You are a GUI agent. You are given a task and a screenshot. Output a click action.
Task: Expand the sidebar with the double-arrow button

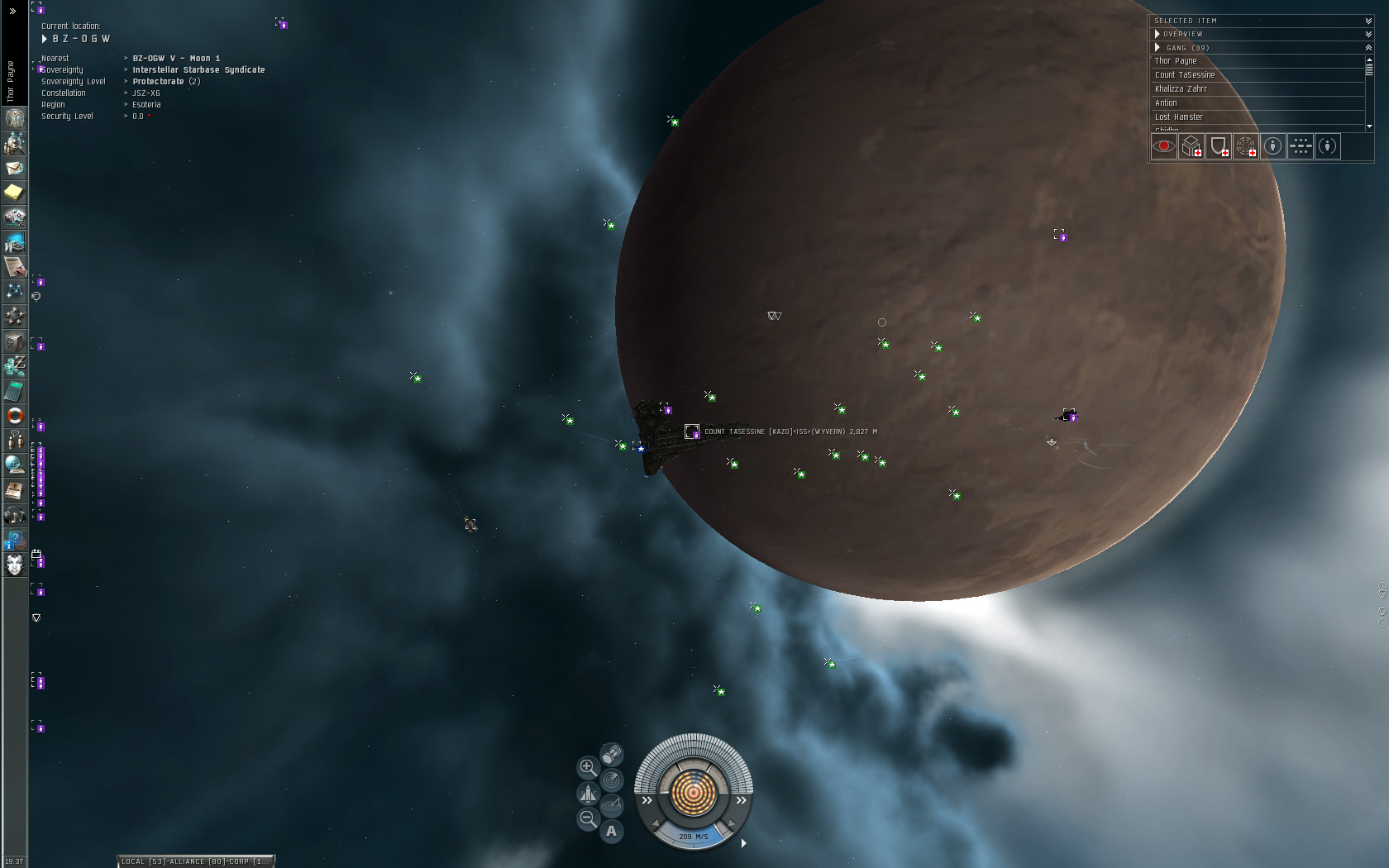tap(12, 12)
